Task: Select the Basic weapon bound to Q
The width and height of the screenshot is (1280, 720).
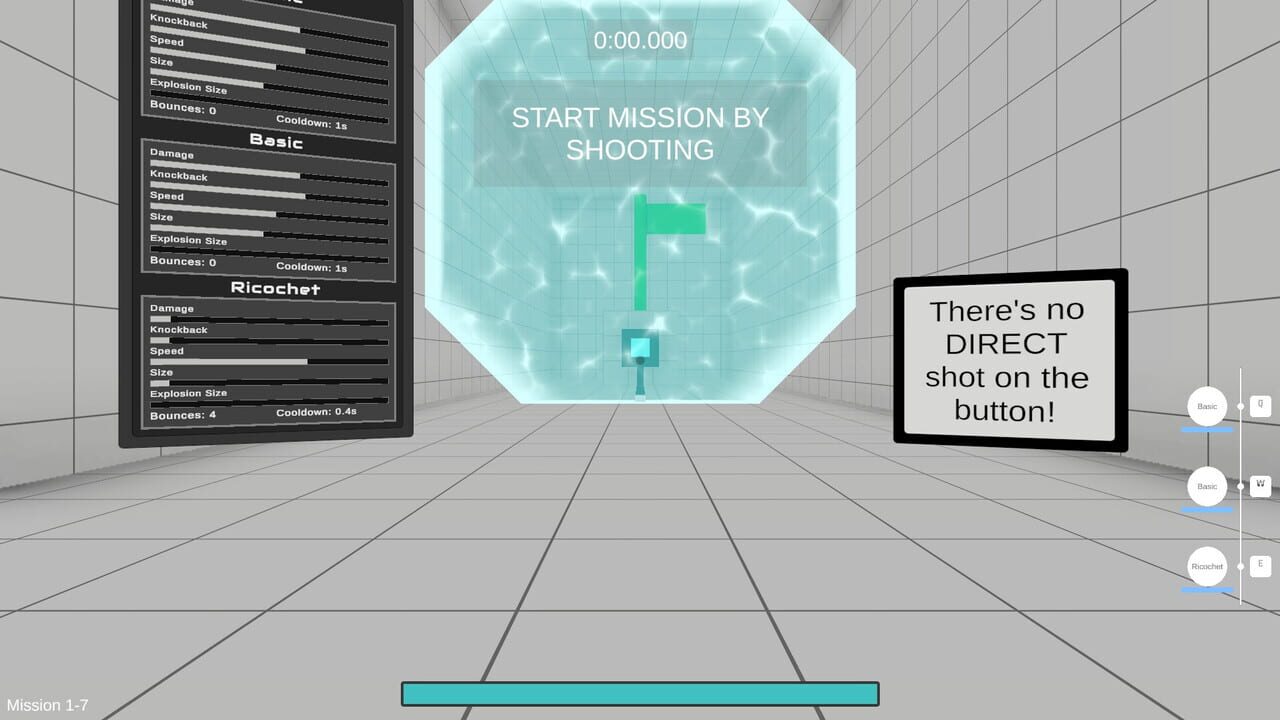Action: (1206, 406)
